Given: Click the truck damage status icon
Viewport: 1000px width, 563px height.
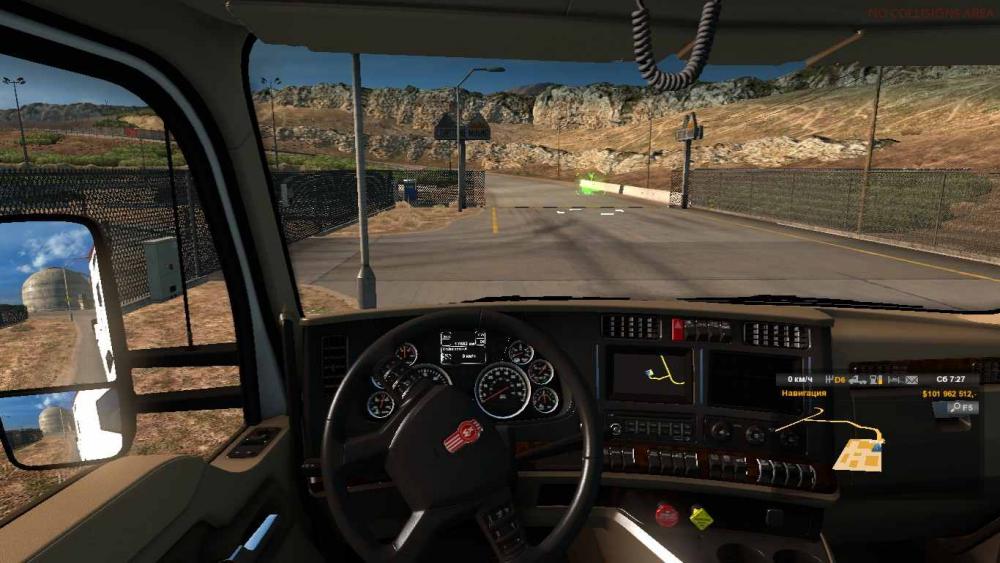Looking at the screenshot, I should click(x=858, y=380).
